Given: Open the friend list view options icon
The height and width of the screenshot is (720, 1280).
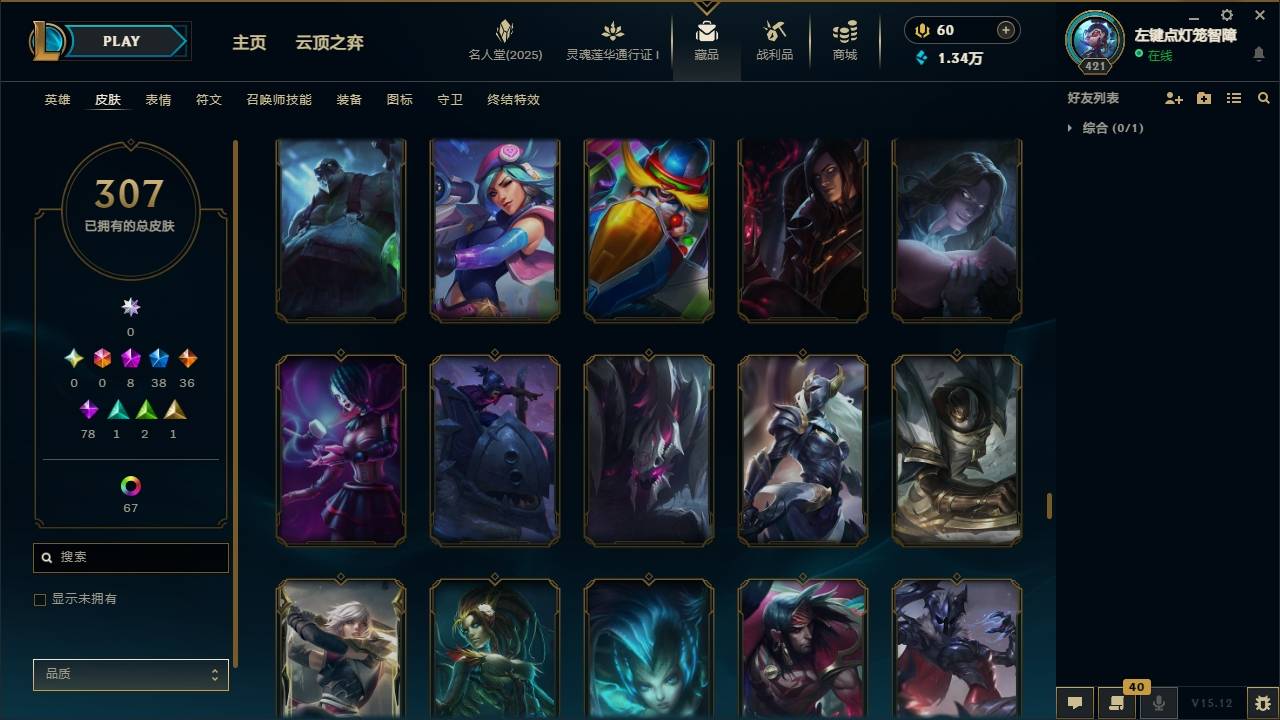Looking at the screenshot, I should click(1233, 97).
